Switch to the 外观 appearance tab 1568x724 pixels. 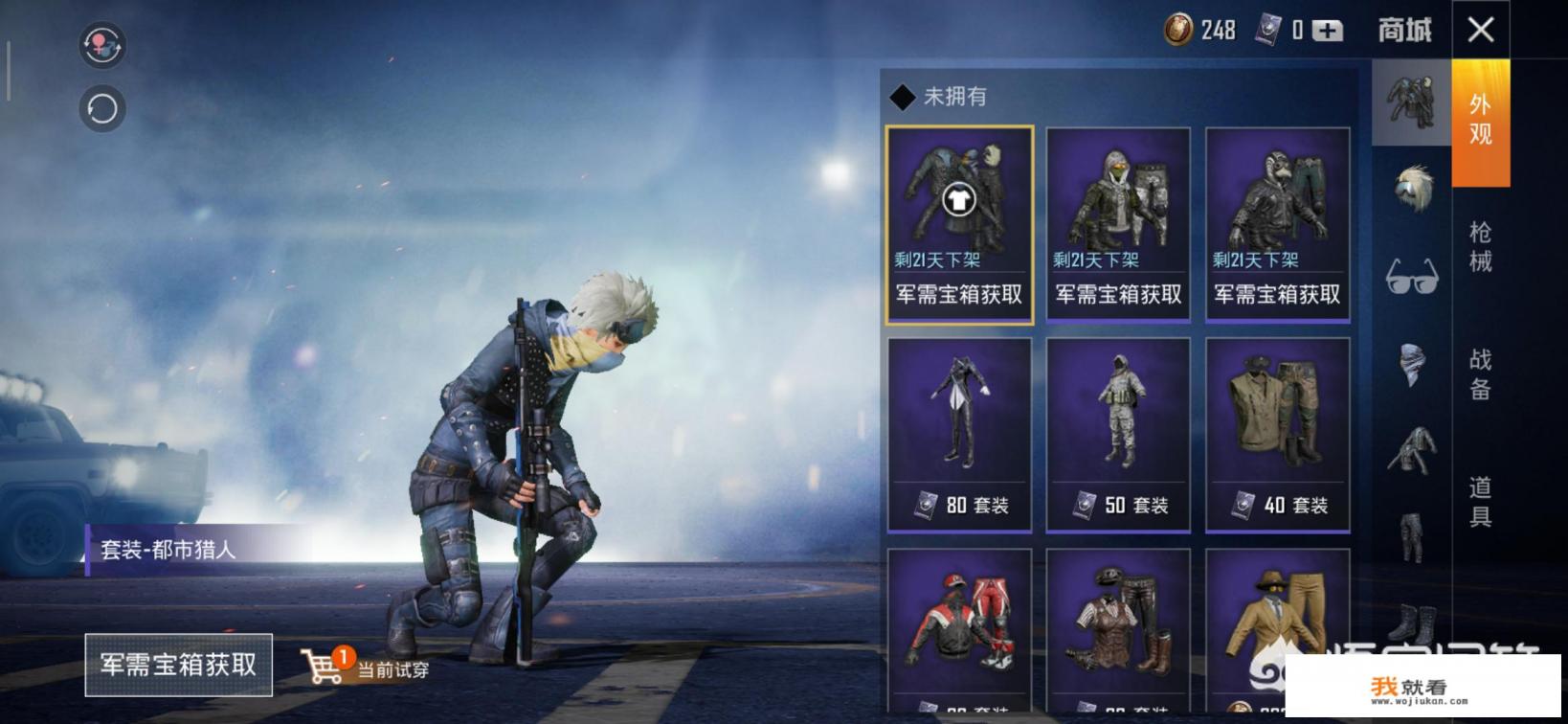[x=1480, y=121]
